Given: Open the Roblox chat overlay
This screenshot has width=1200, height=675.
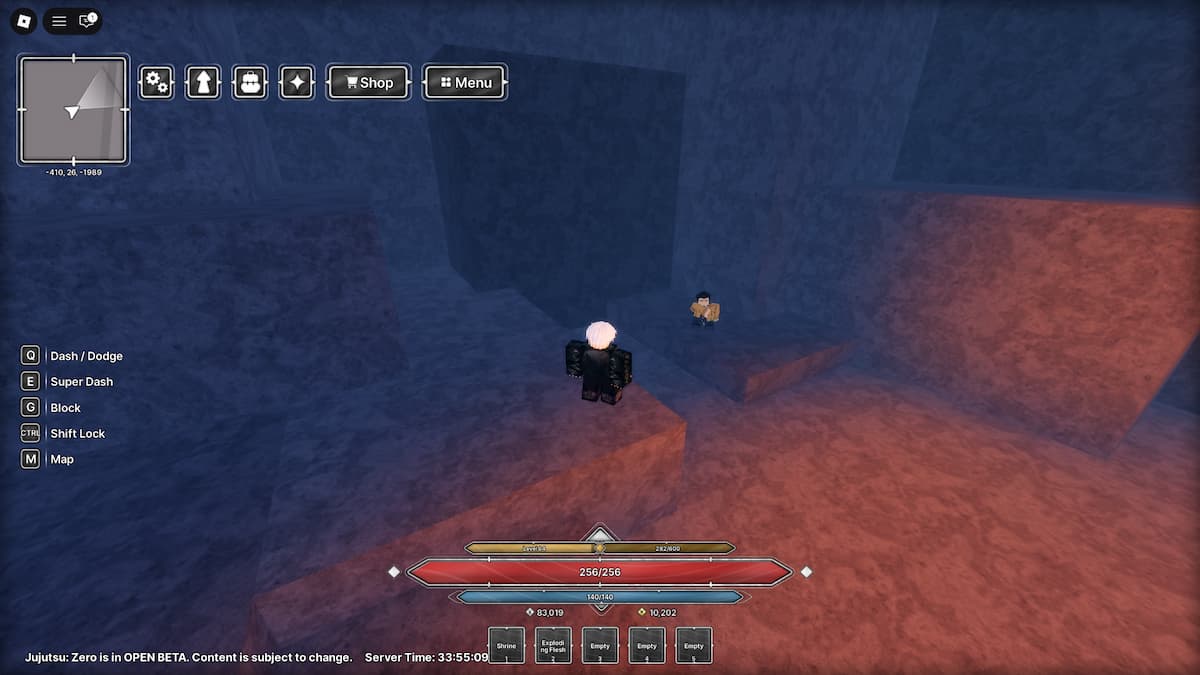Looking at the screenshot, I should [88, 21].
